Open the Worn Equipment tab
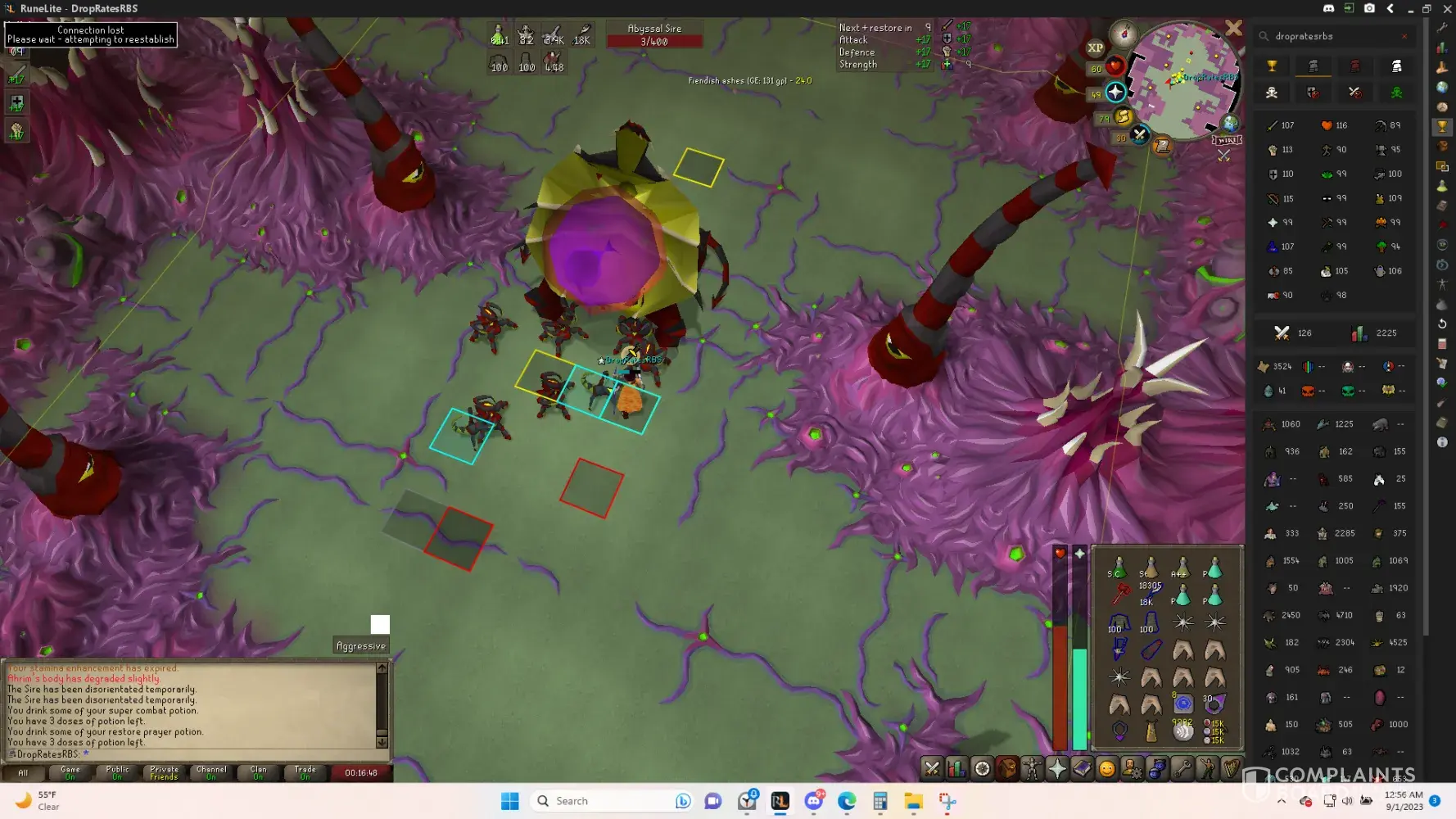Viewport: 1456px width, 819px height. click(x=1032, y=768)
